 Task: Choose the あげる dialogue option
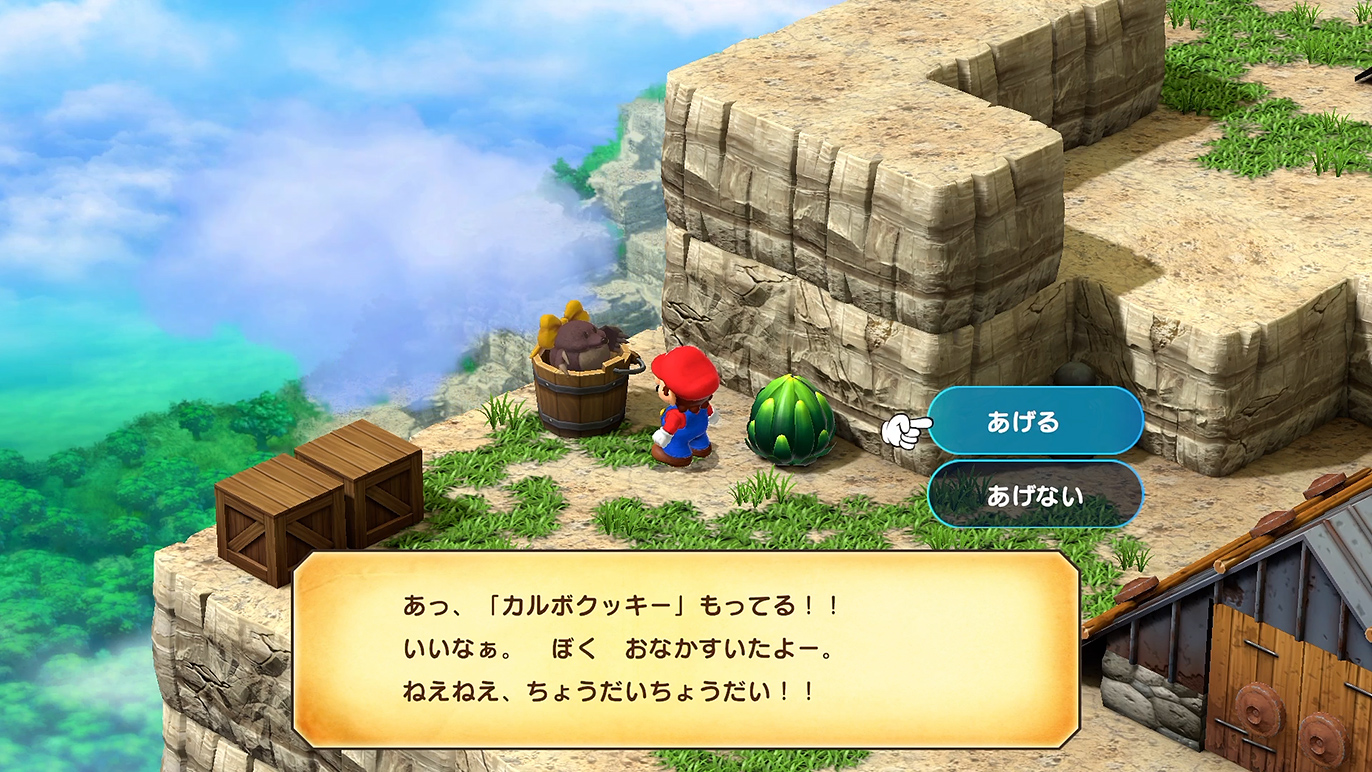click(x=1034, y=422)
